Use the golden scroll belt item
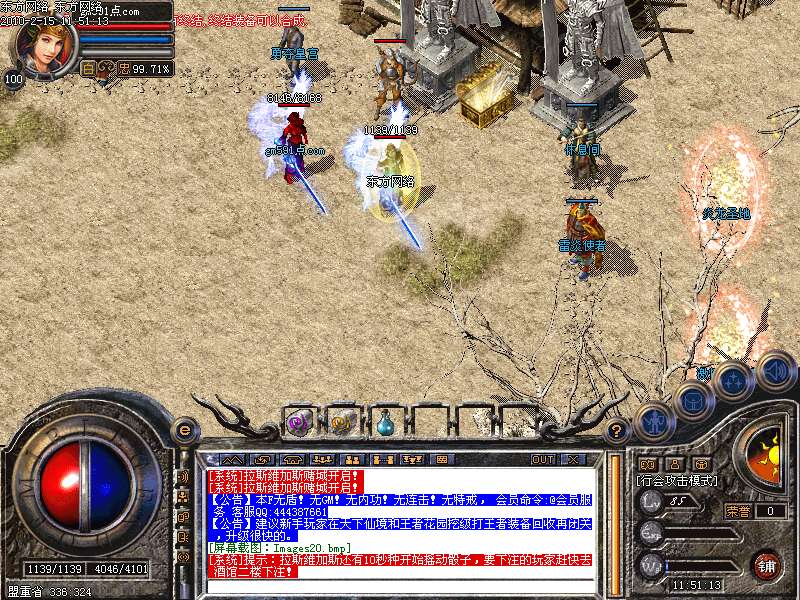The height and width of the screenshot is (600, 800). coord(343,423)
